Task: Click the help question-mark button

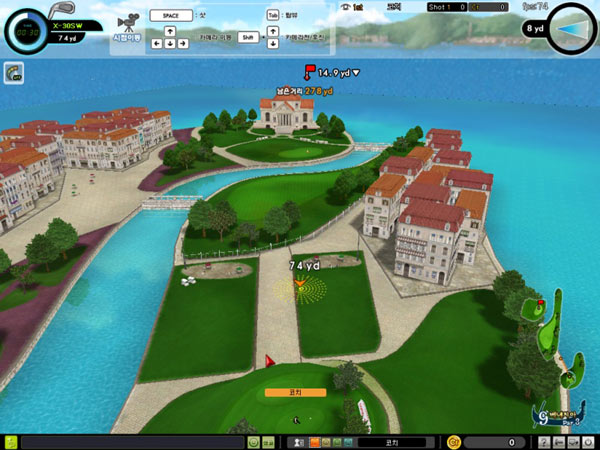Action: pyautogui.click(x=544, y=442)
